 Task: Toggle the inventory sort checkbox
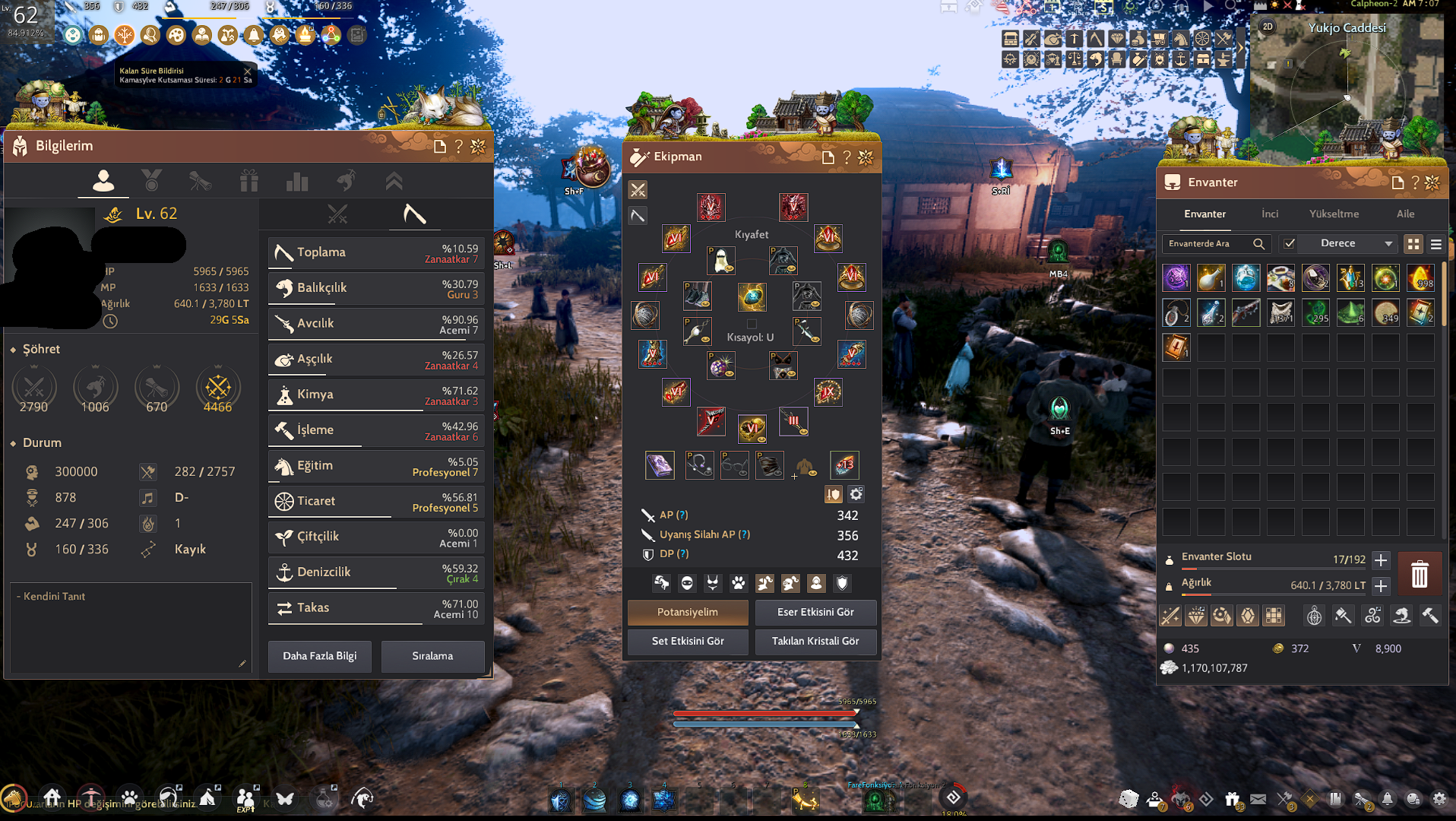click(x=1289, y=243)
